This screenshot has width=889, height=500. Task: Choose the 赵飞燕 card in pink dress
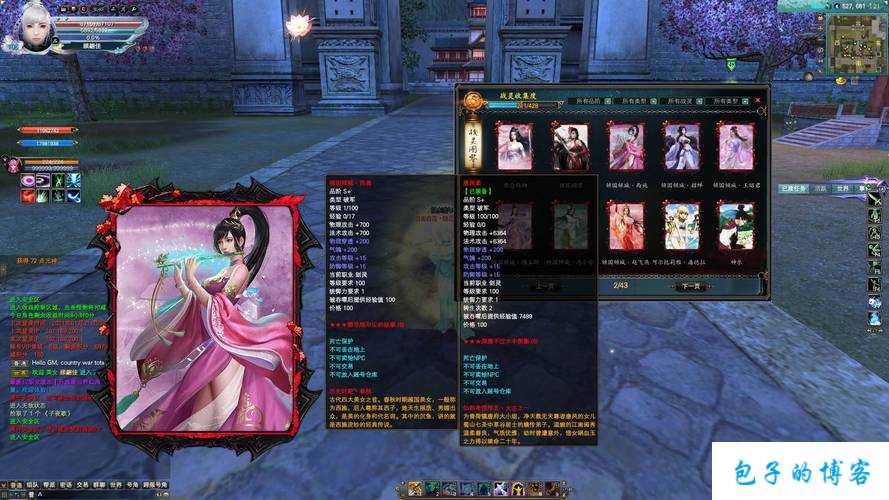[x=627, y=226]
